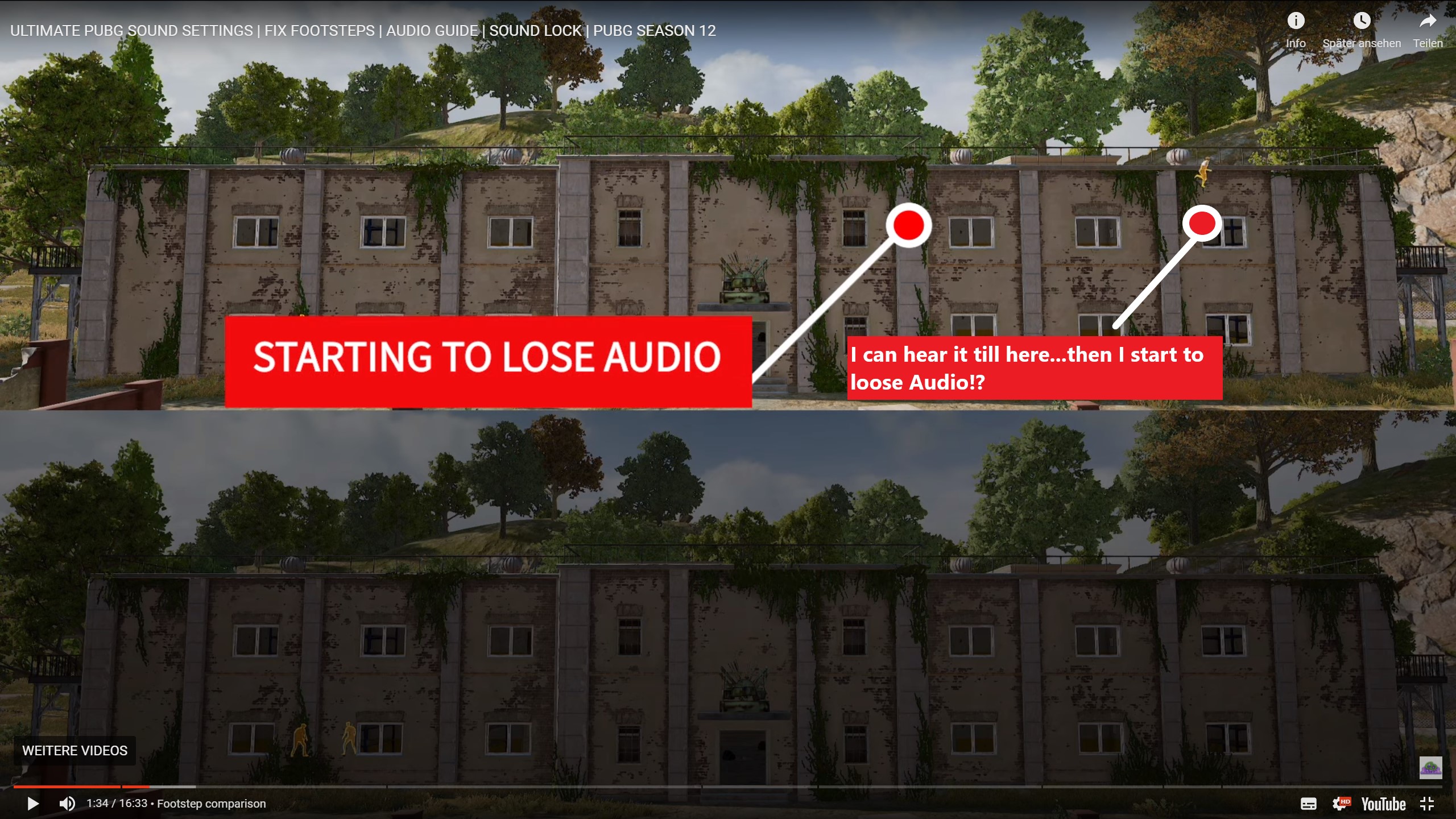Click the YouTube logo in the control bar
The width and height of the screenshot is (1456, 819).
[1383, 804]
